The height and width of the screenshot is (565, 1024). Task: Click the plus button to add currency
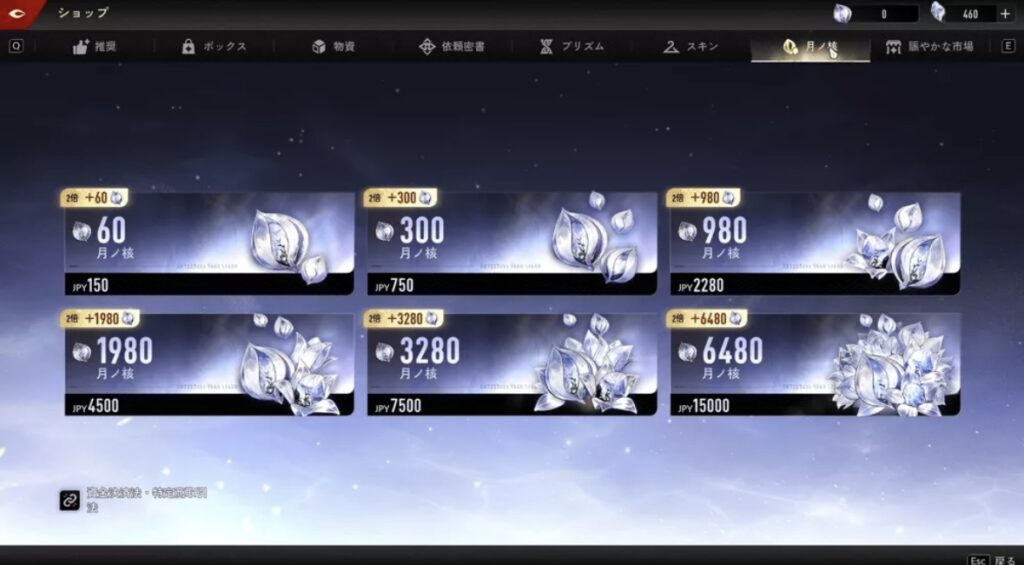click(1005, 14)
